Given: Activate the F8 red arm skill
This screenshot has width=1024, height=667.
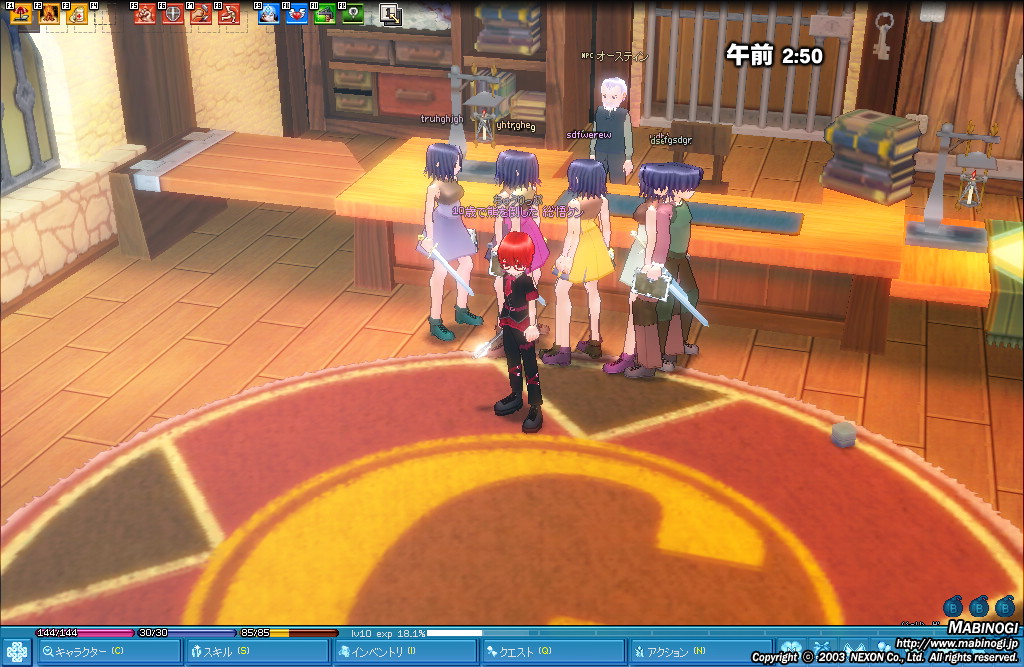Looking at the screenshot, I should tap(230, 14).
